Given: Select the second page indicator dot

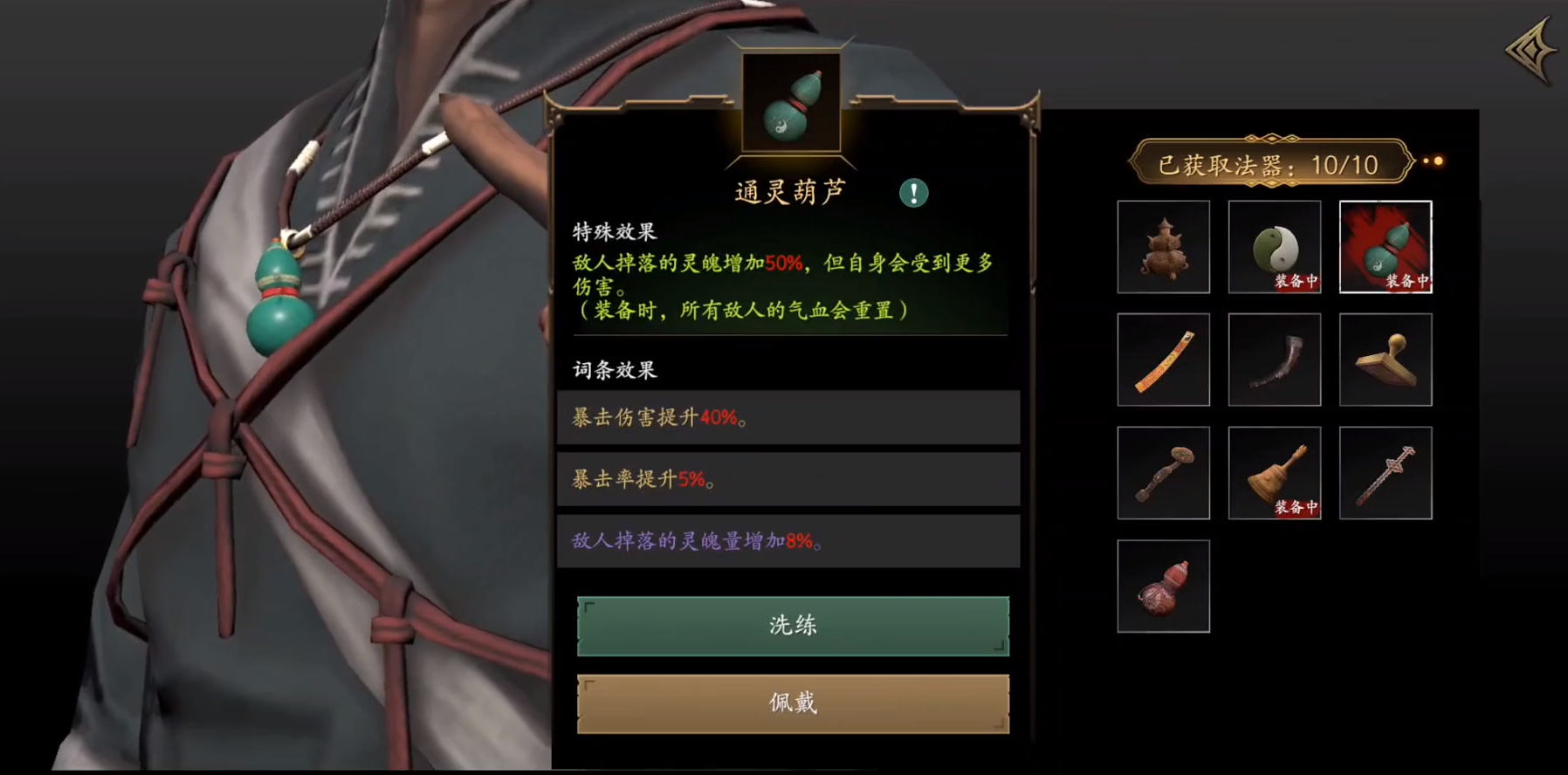Looking at the screenshot, I should click(x=1437, y=161).
